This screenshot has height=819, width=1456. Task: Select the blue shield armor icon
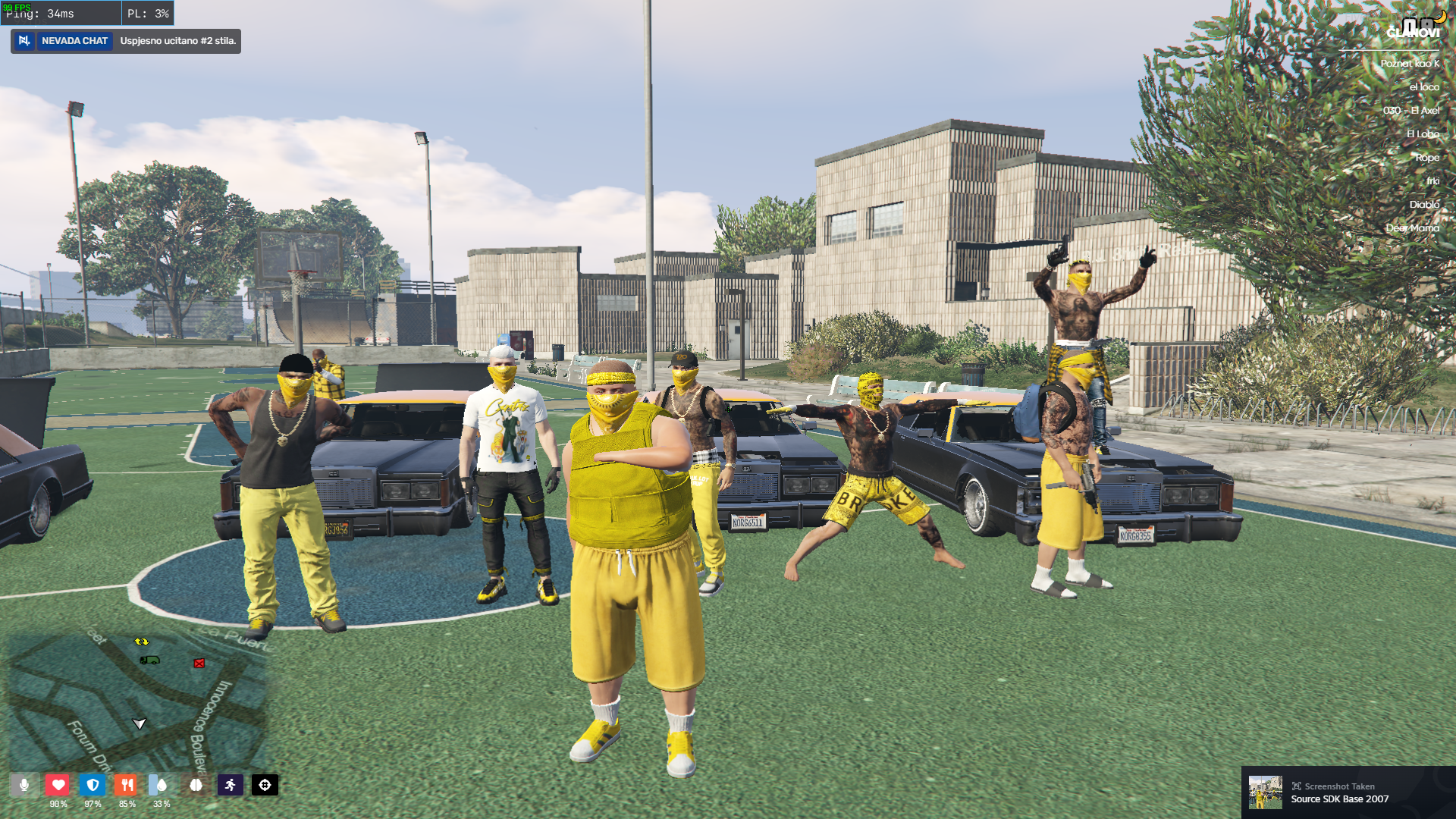[93, 785]
